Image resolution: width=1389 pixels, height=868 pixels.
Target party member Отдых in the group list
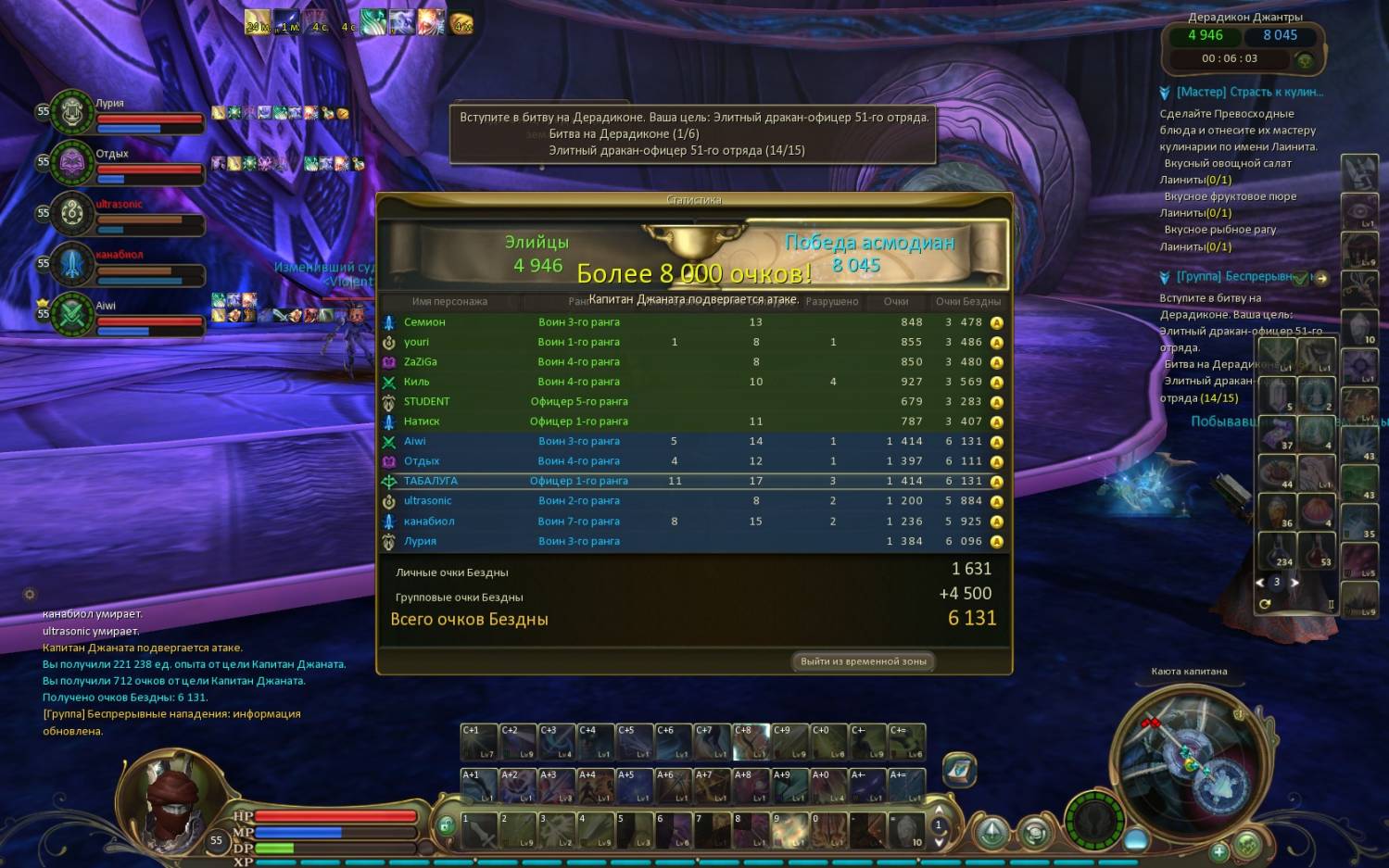click(72, 163)
